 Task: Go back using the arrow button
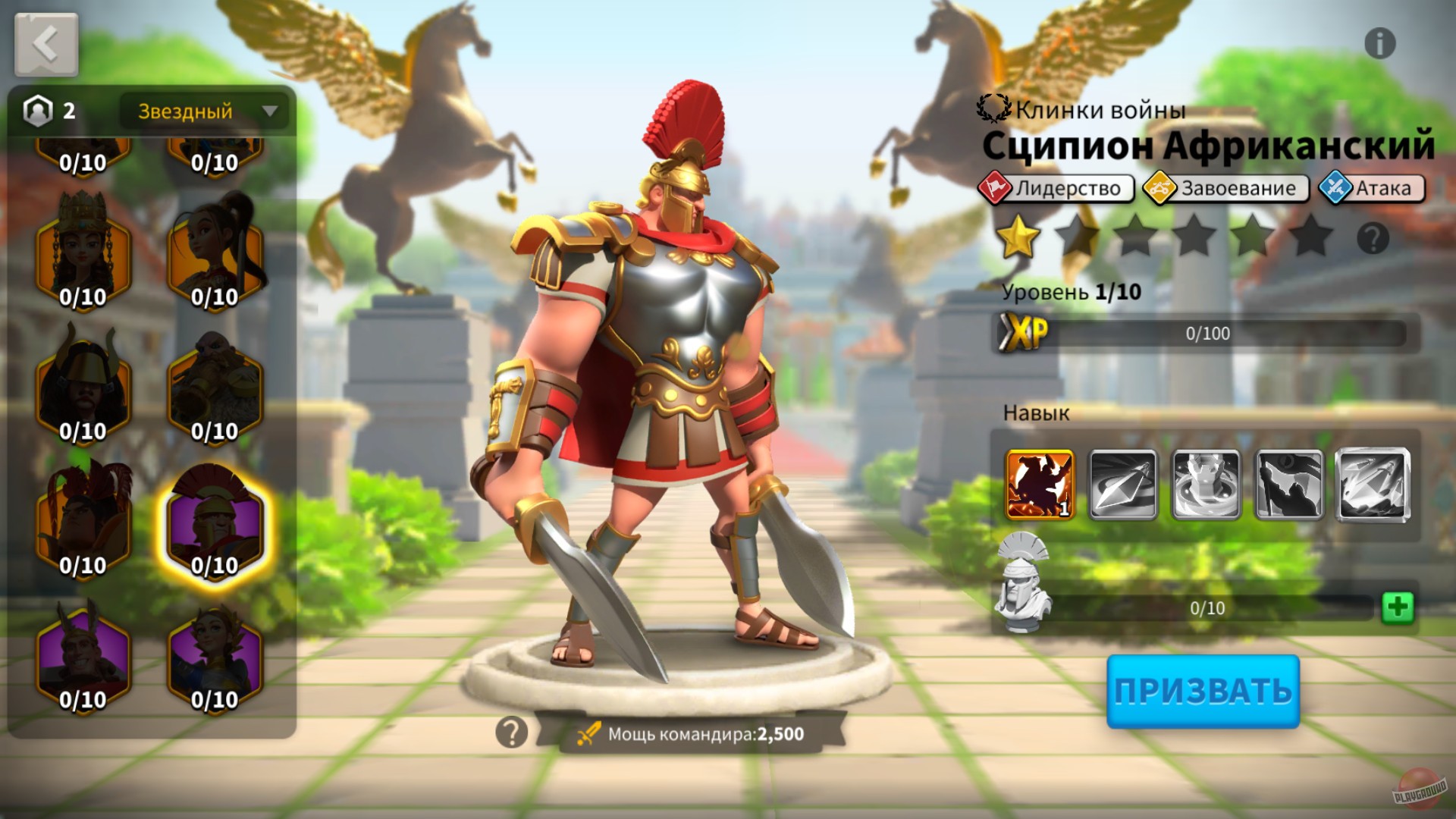45,43
